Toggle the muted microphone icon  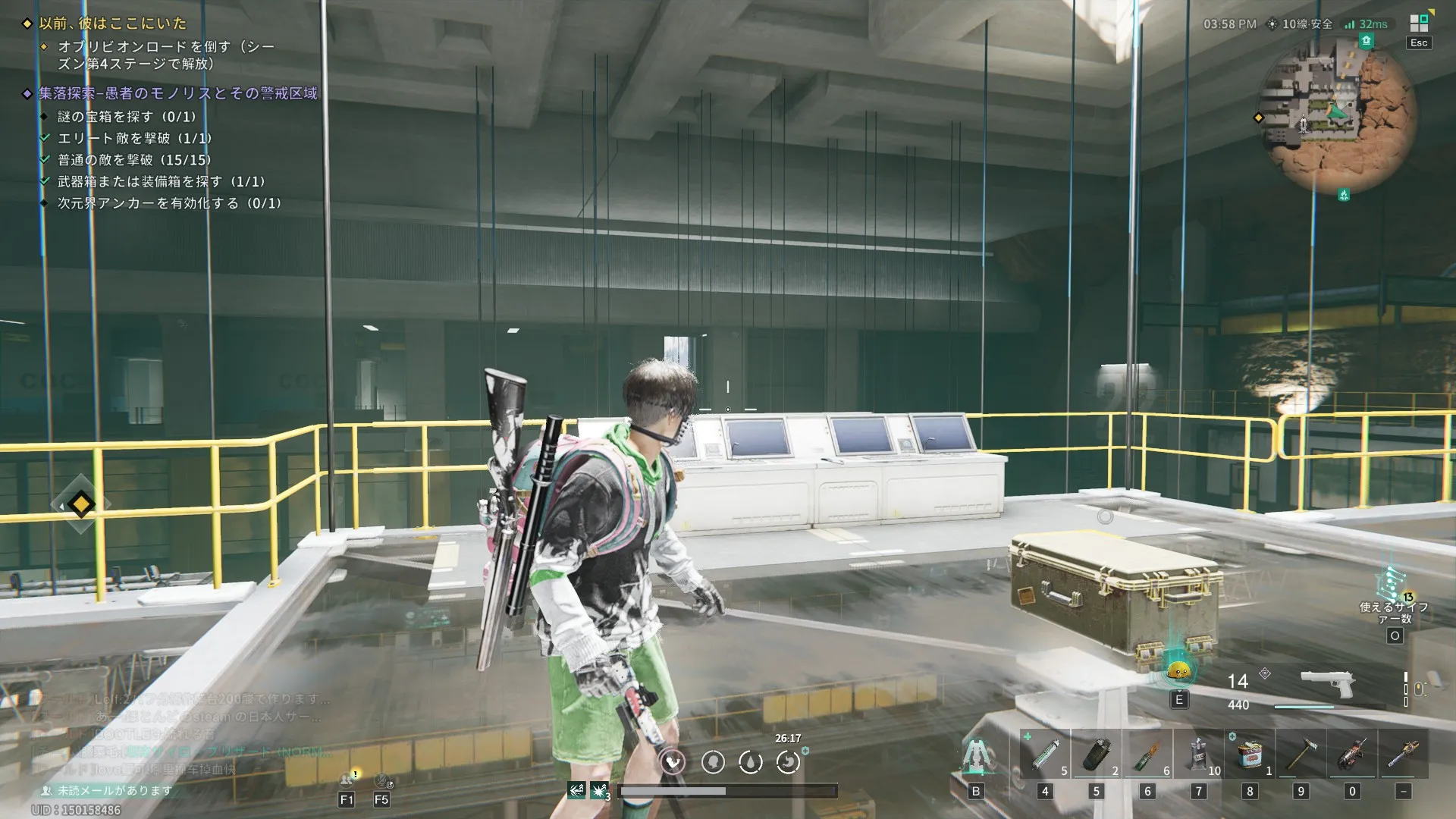point(381,780)
